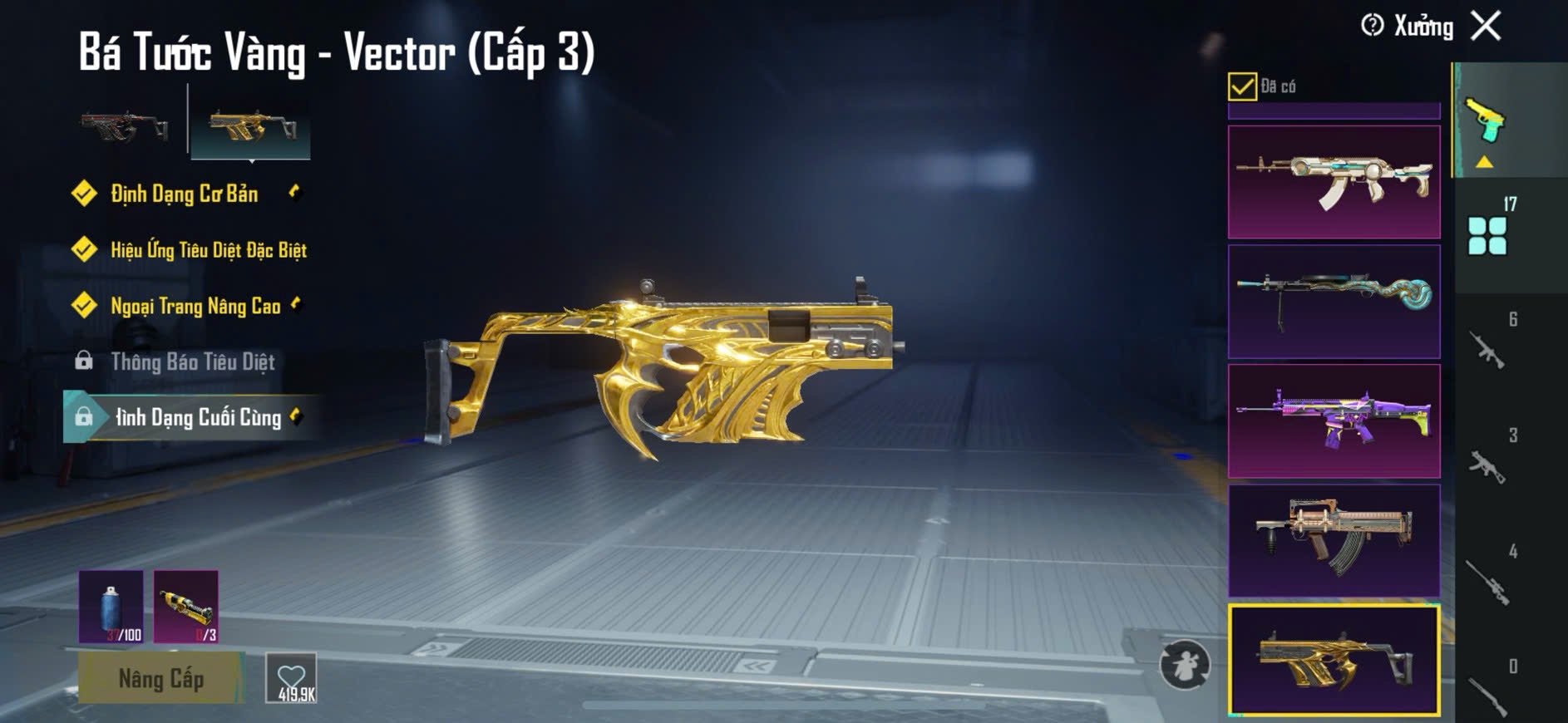Open the Xưởng help icon
The height and width of the screenshot is (723, 1568).
tap(1372, 26)
